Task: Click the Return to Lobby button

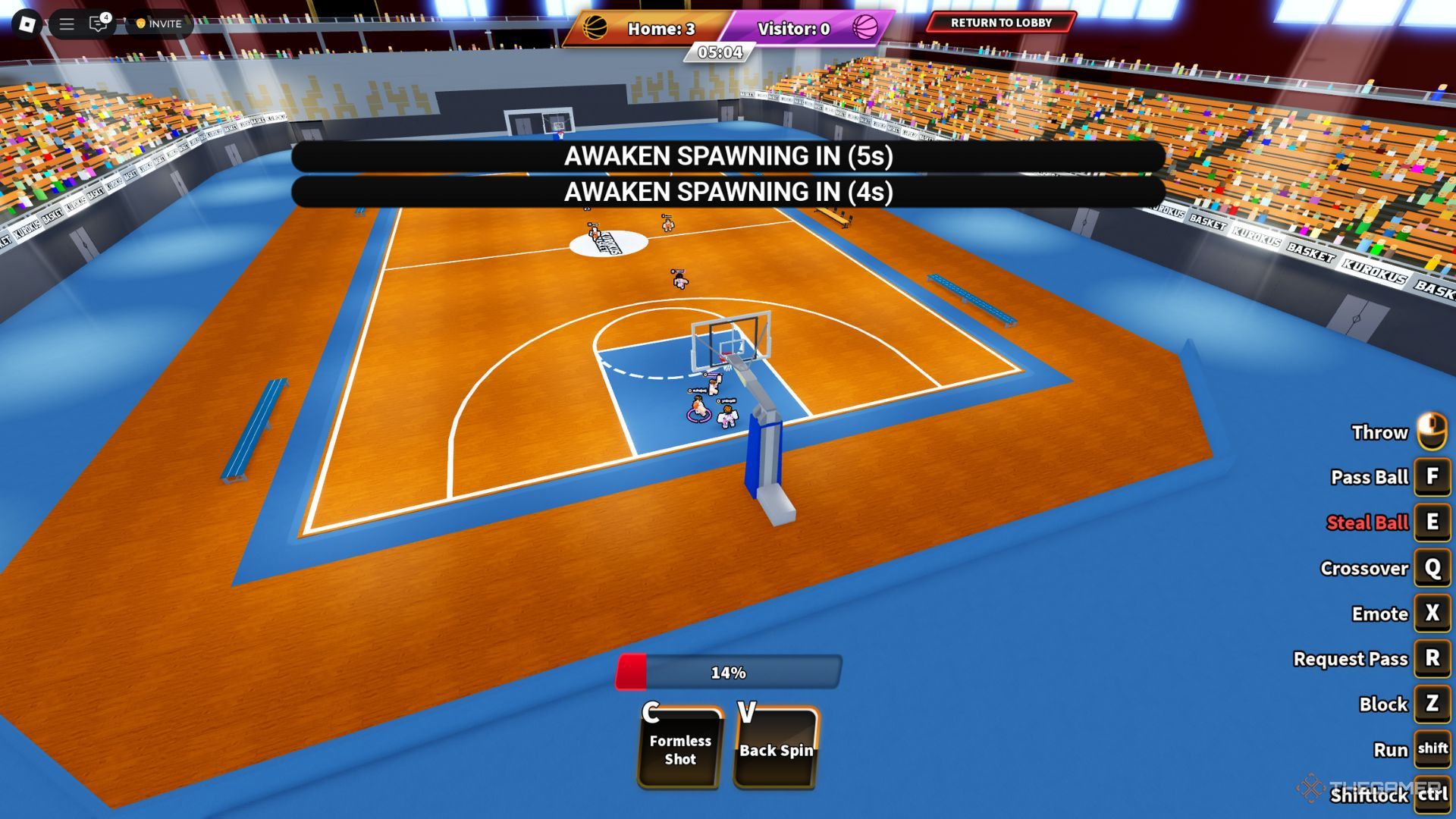Action: coord(1000,23)
